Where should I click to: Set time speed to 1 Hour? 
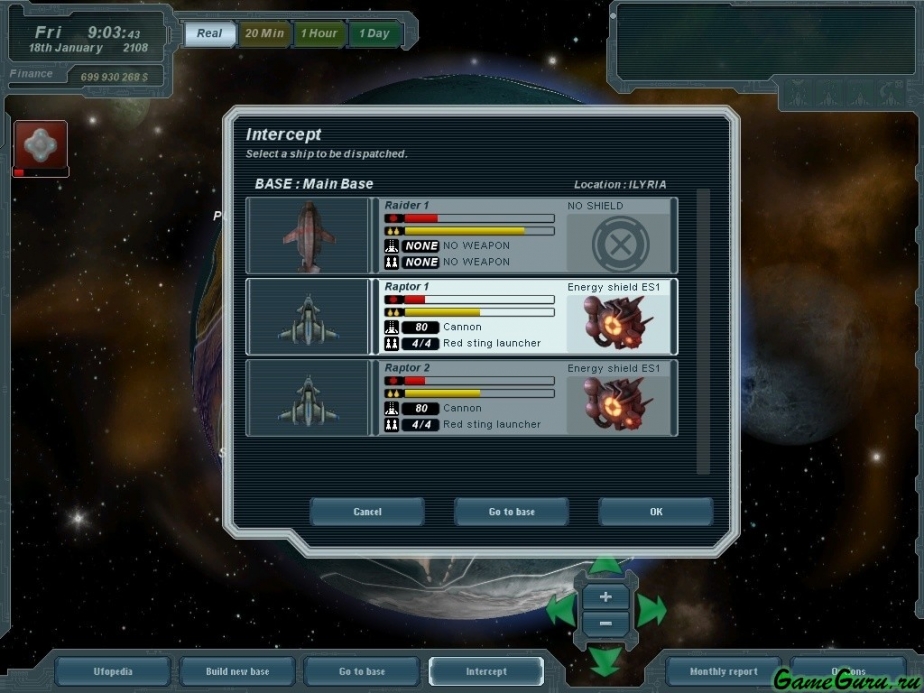click(320, 33)
